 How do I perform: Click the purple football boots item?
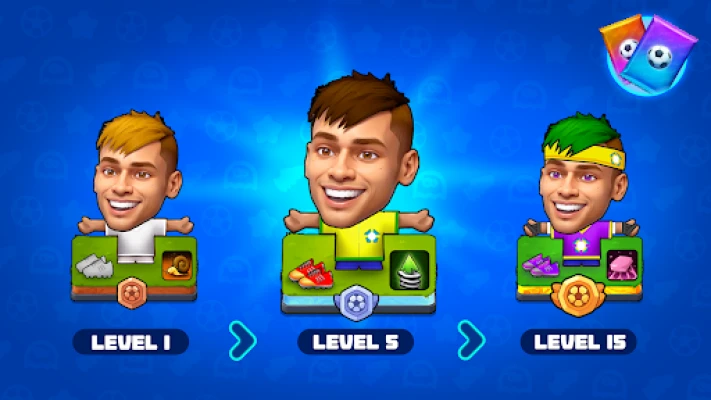point(541,265)
